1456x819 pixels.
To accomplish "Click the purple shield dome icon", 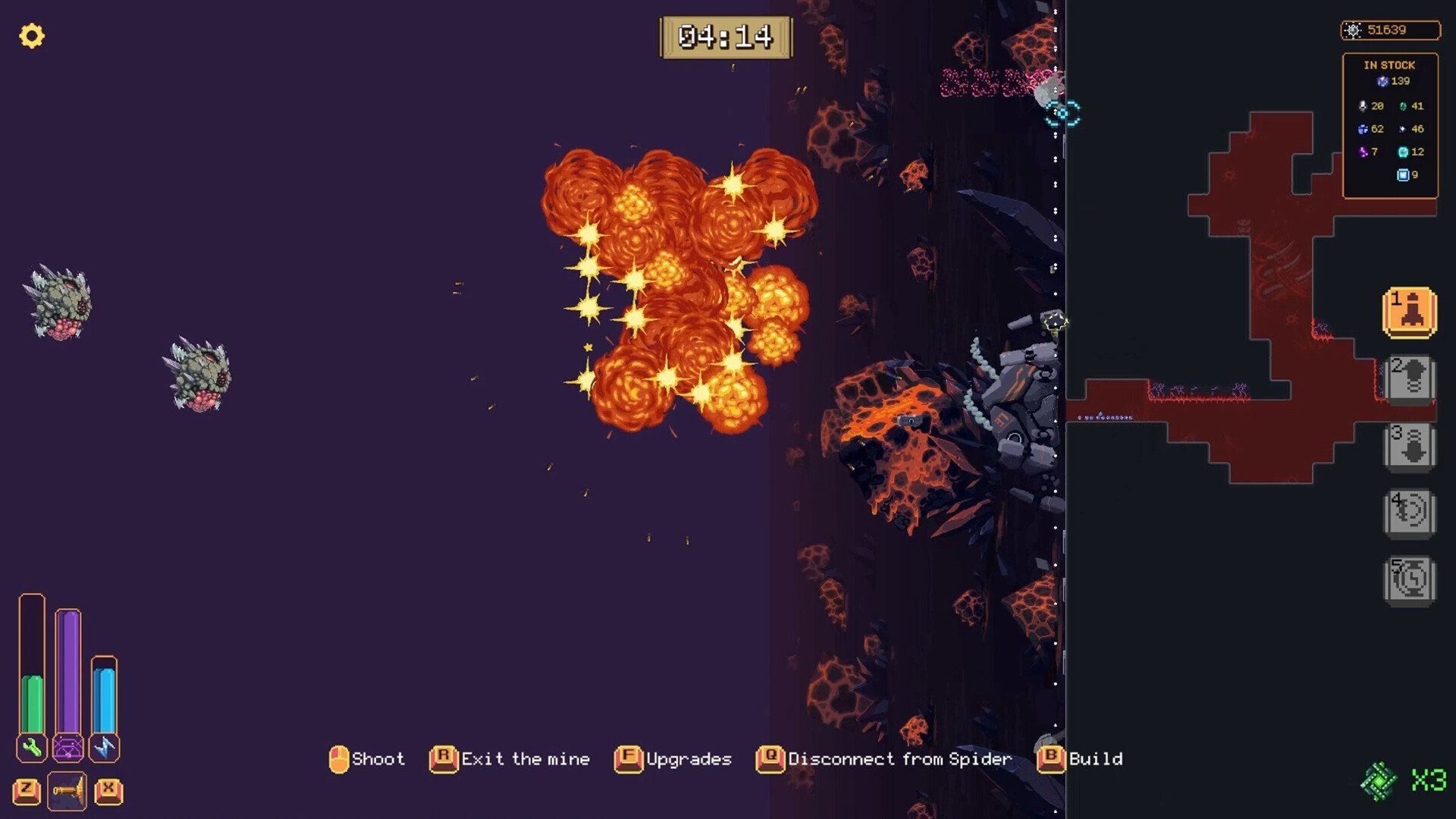I will tap(68, 748).
